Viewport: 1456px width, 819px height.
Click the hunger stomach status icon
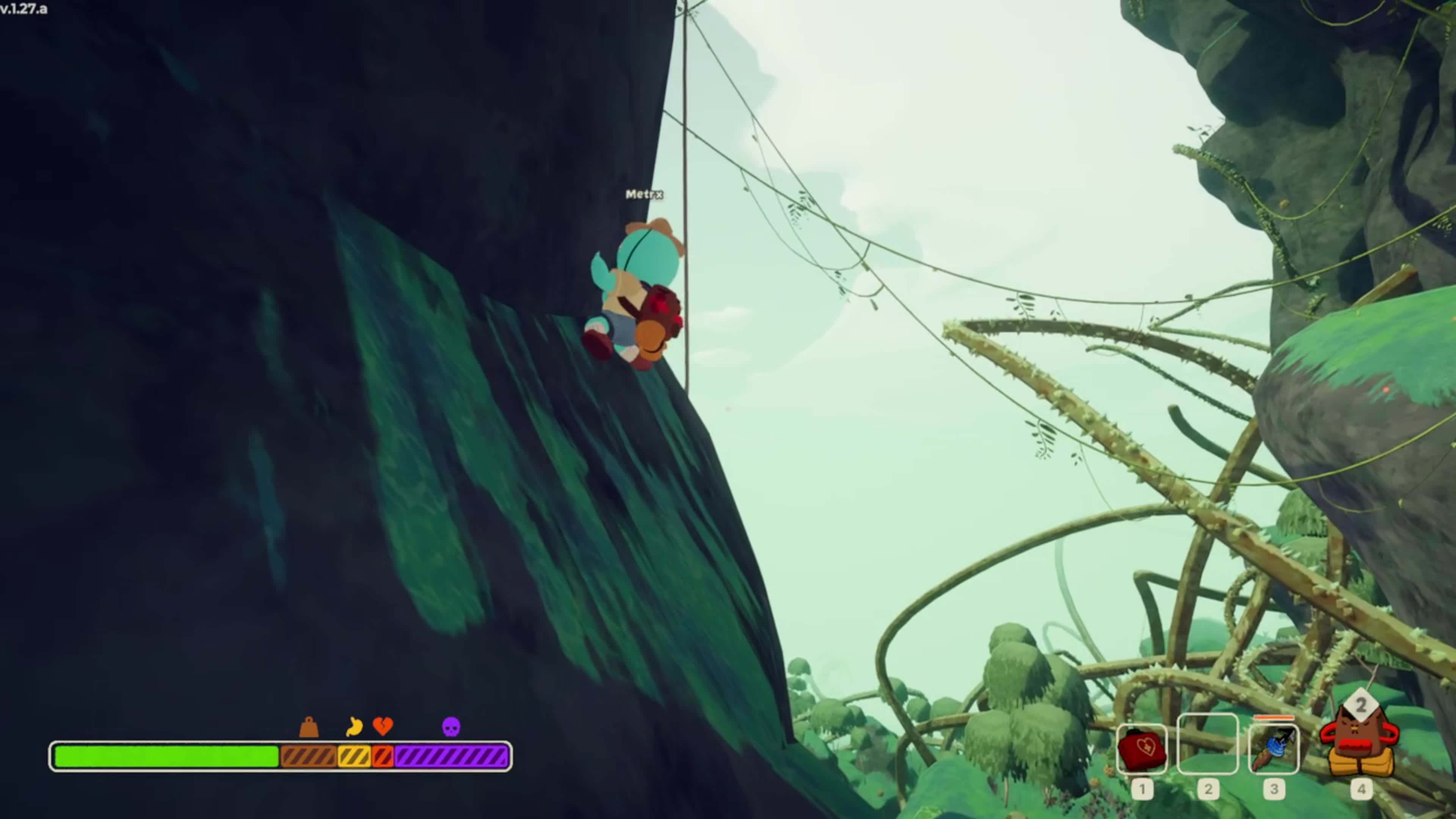pos(354,726)
